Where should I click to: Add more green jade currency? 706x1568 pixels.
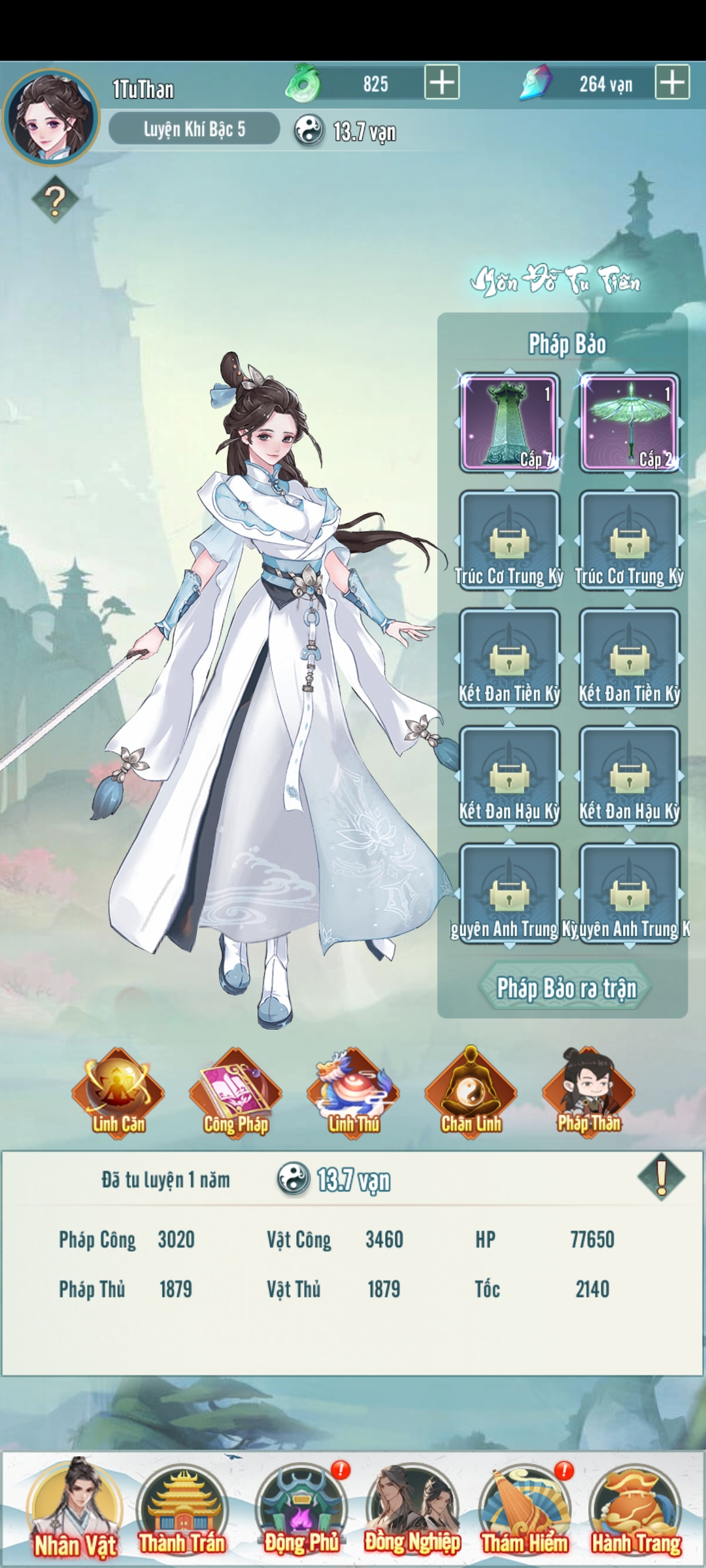click(442, 82)
